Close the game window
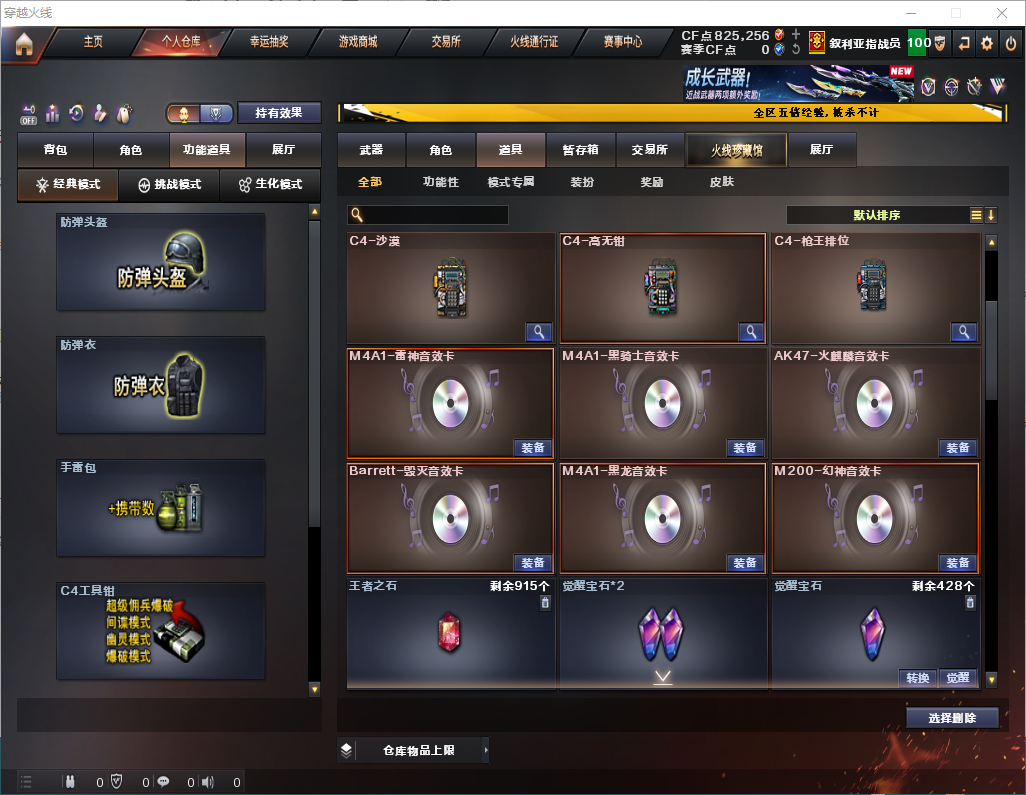Image resolution: width=1026 pixels, height=795 pixels. [1002, 13]
